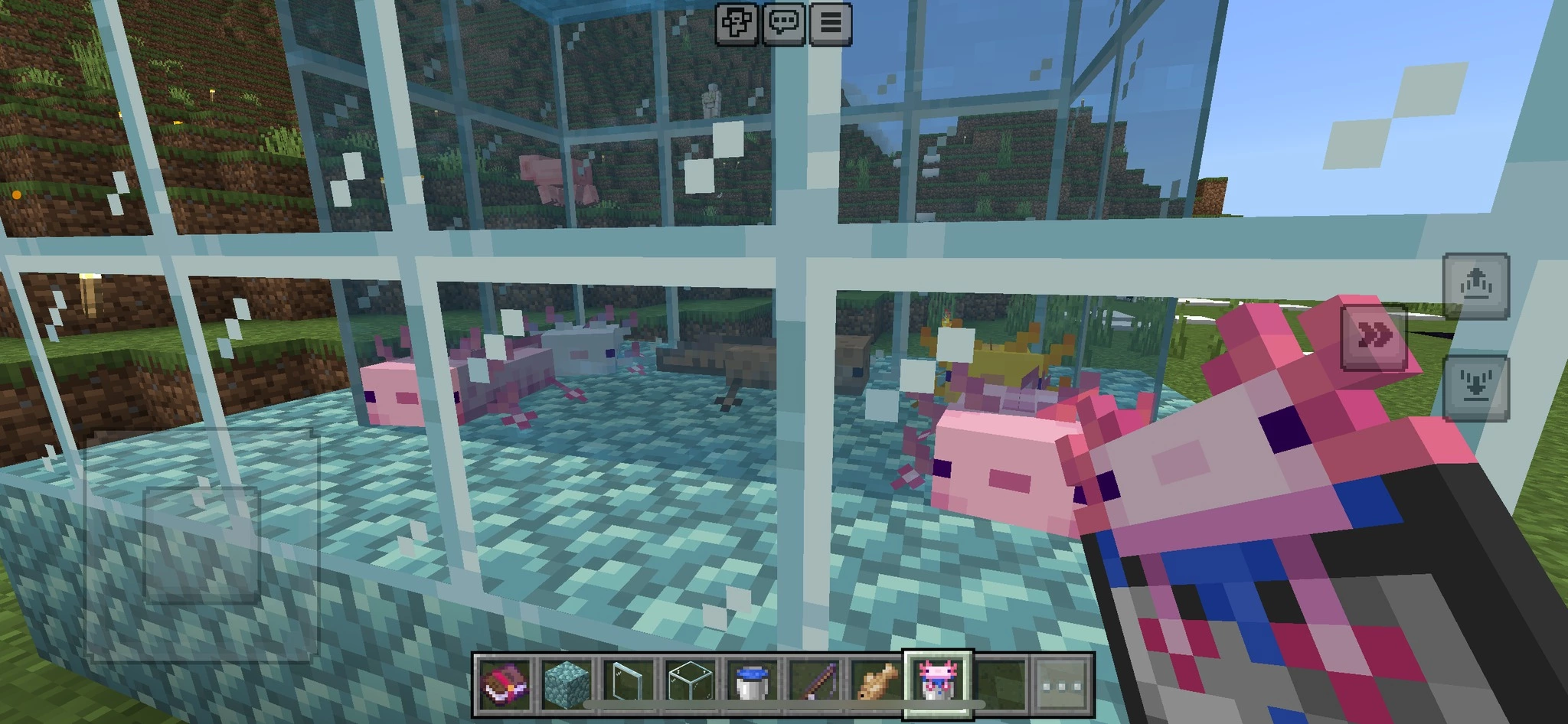Open the emote button at the top
1568x724 pixels.
(737, 24)
